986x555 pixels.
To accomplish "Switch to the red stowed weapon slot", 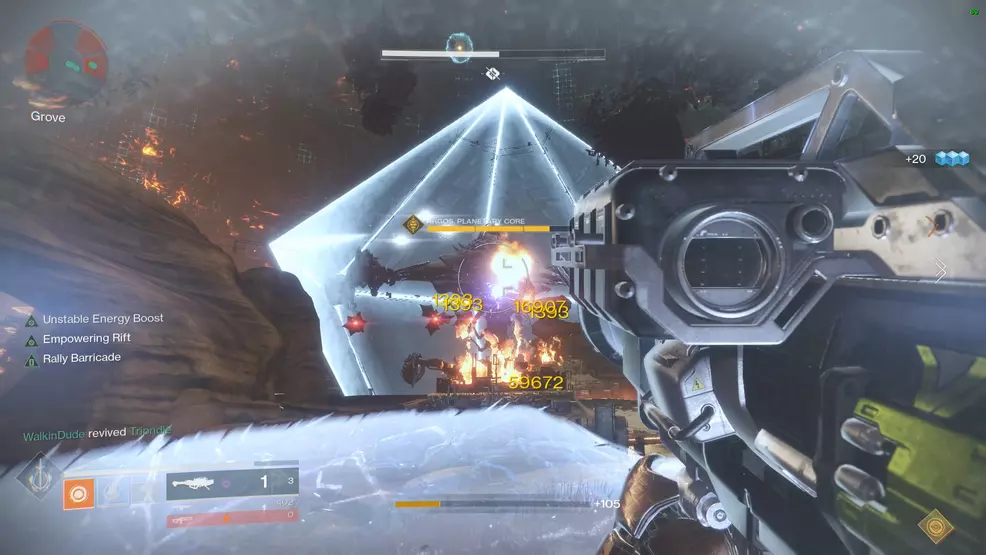I will click(x=231, y=518).
